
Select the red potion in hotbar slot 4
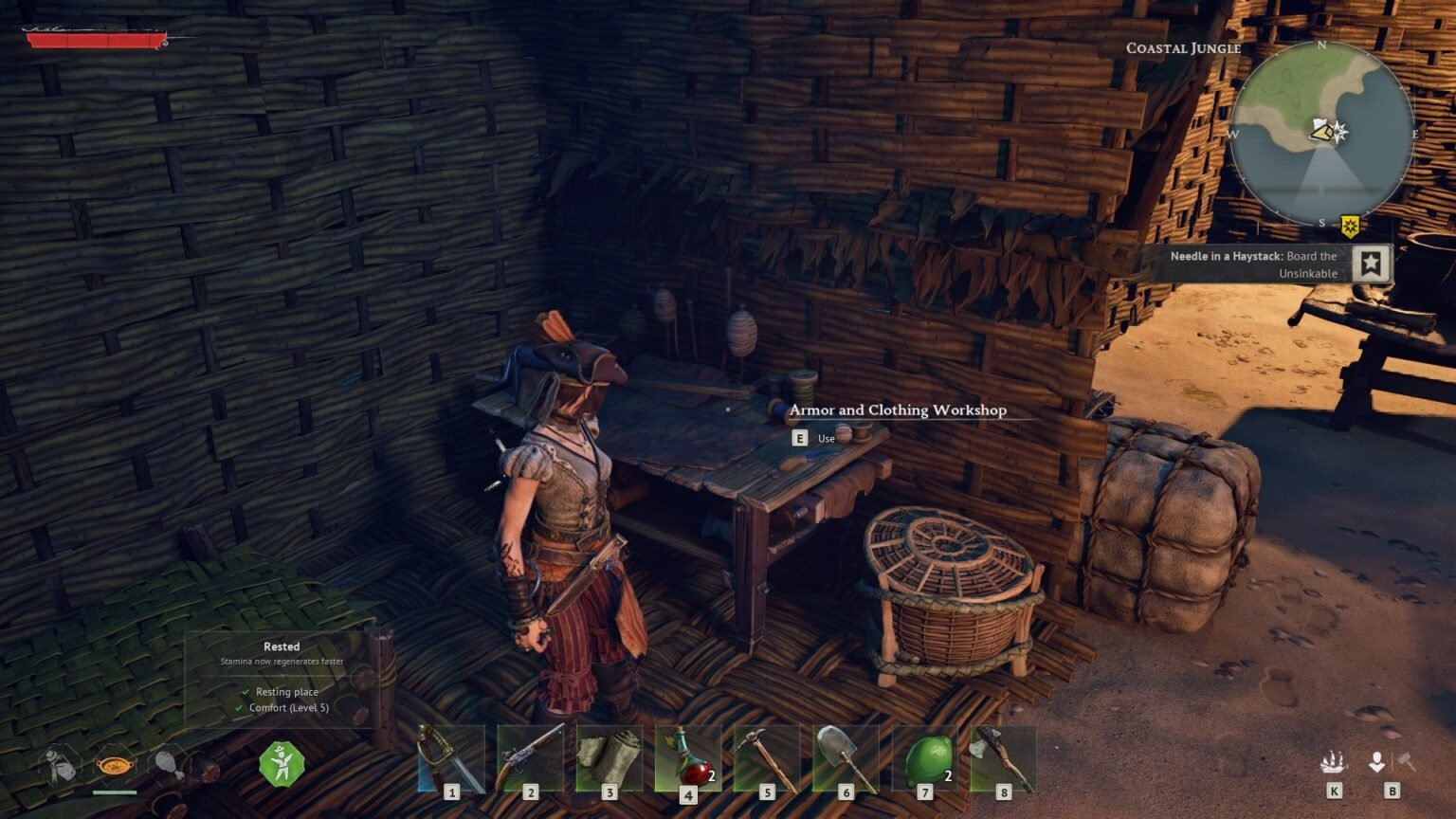689,758
